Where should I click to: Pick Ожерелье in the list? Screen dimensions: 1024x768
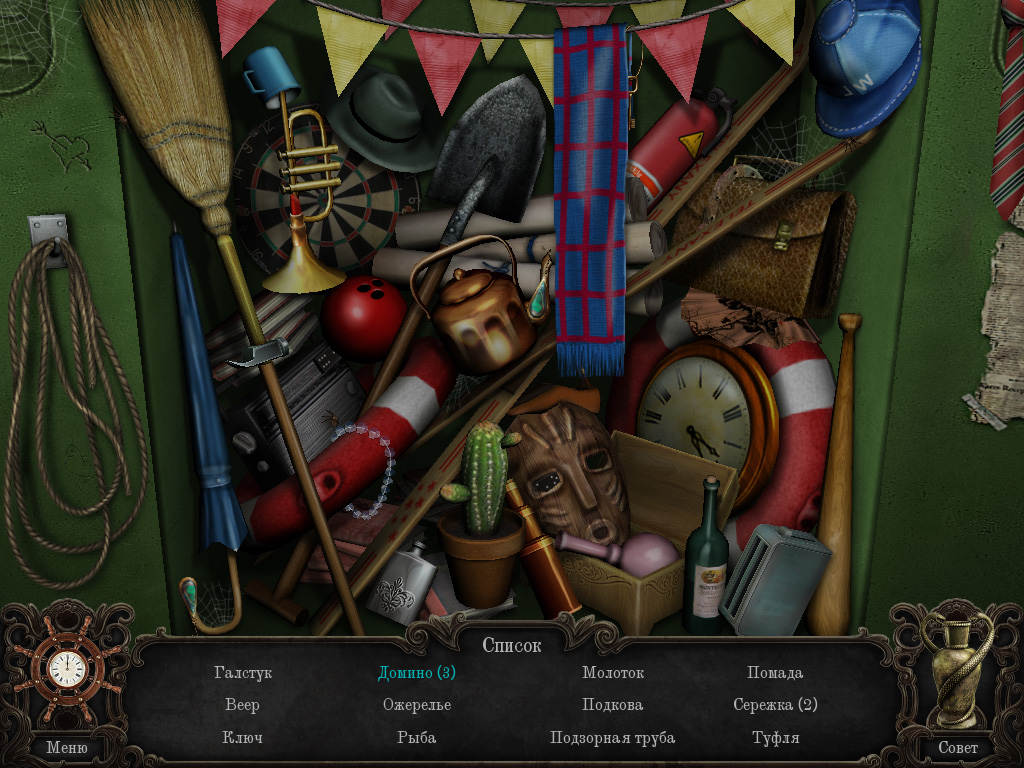(x=417, y=705)
